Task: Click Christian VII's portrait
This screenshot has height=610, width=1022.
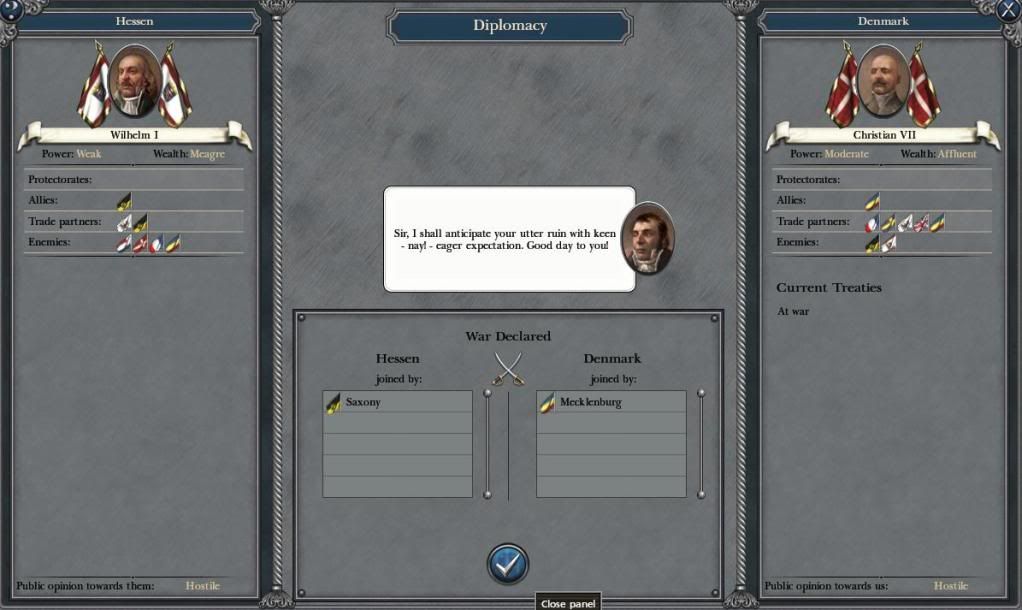Action: click(x=883, y=82)
